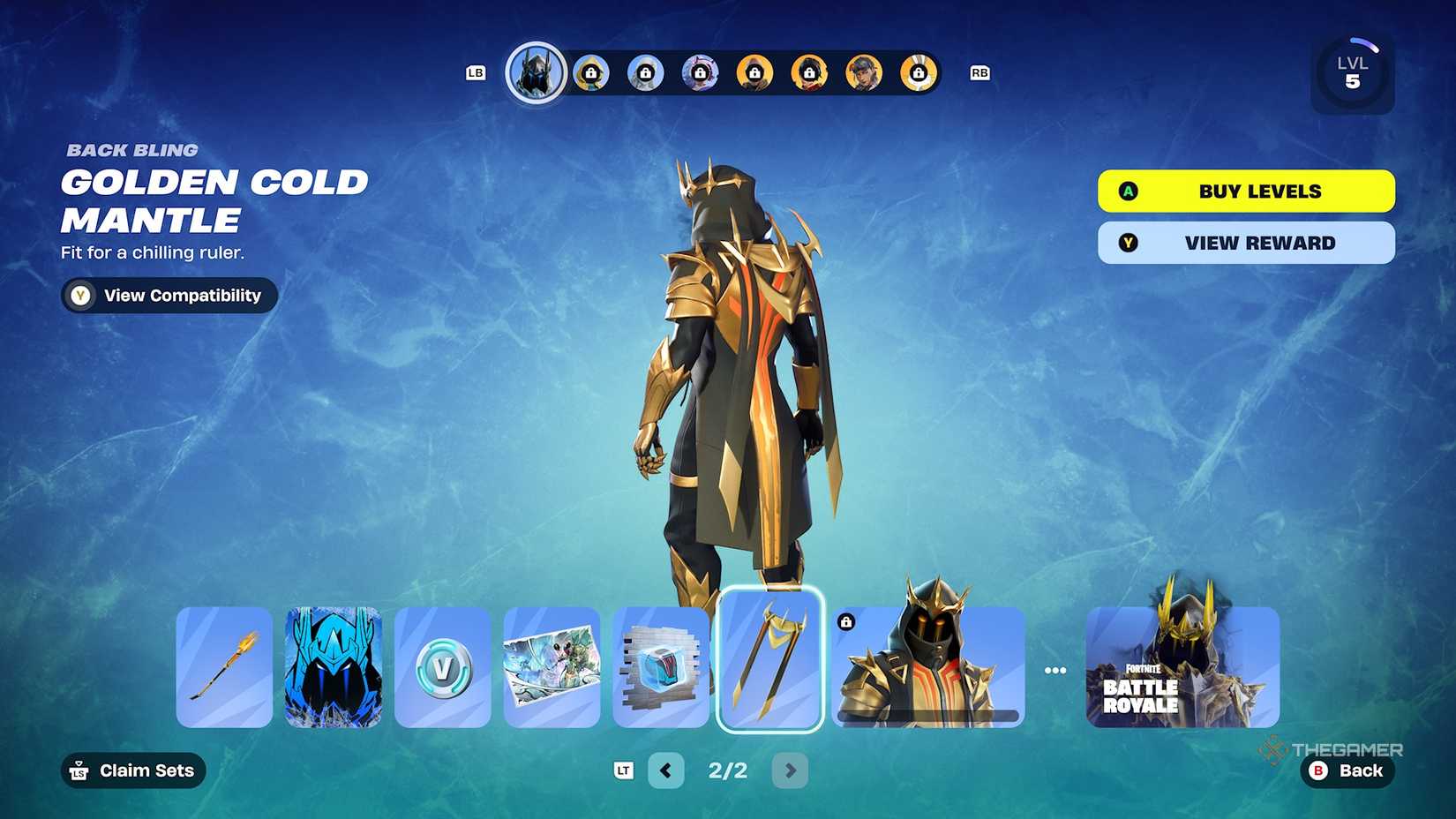
Task: Go to the previous rewards page arrow
Action: click(x=666, y=770)
